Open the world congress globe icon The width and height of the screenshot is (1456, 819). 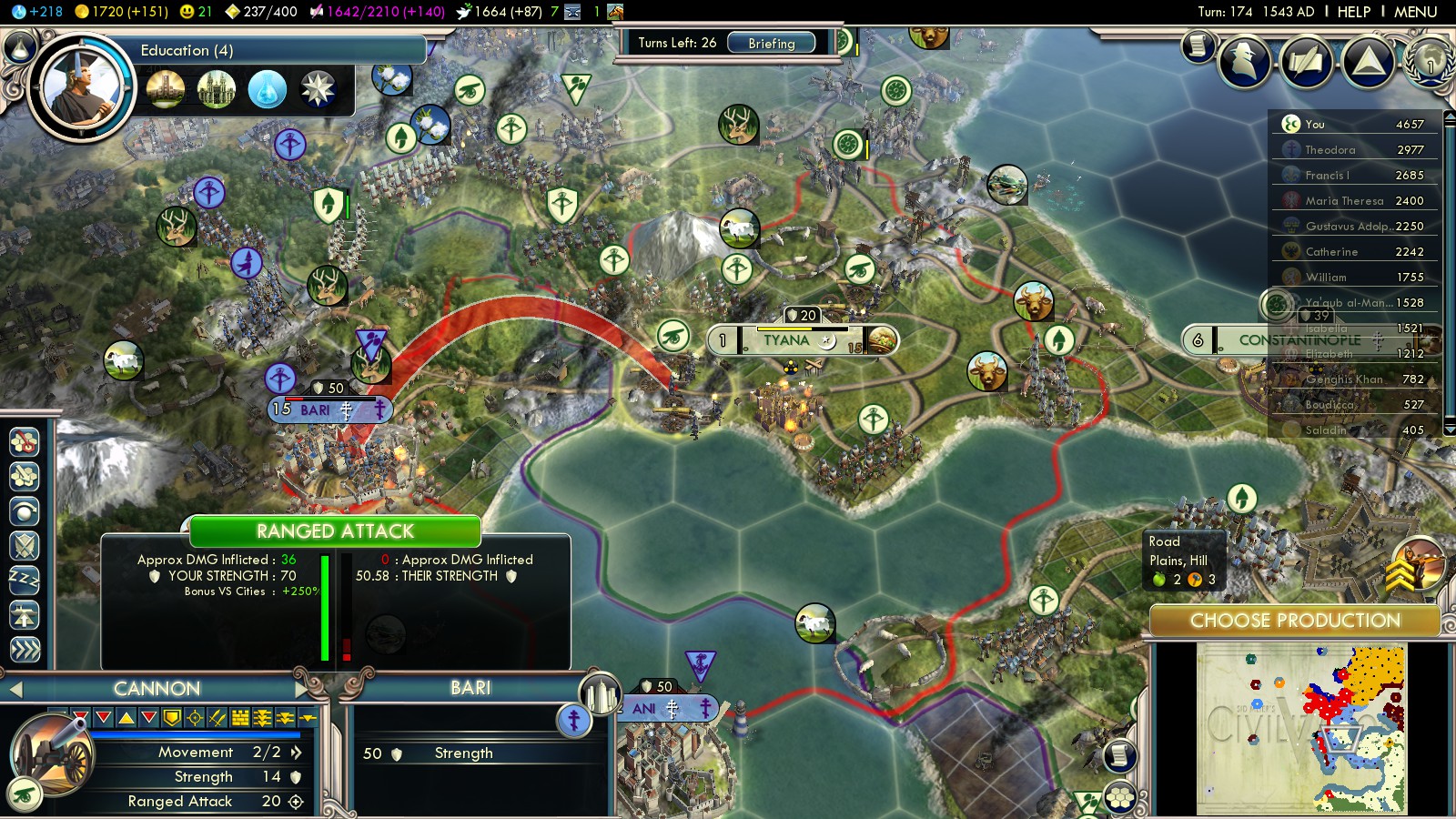[1429, 61]
